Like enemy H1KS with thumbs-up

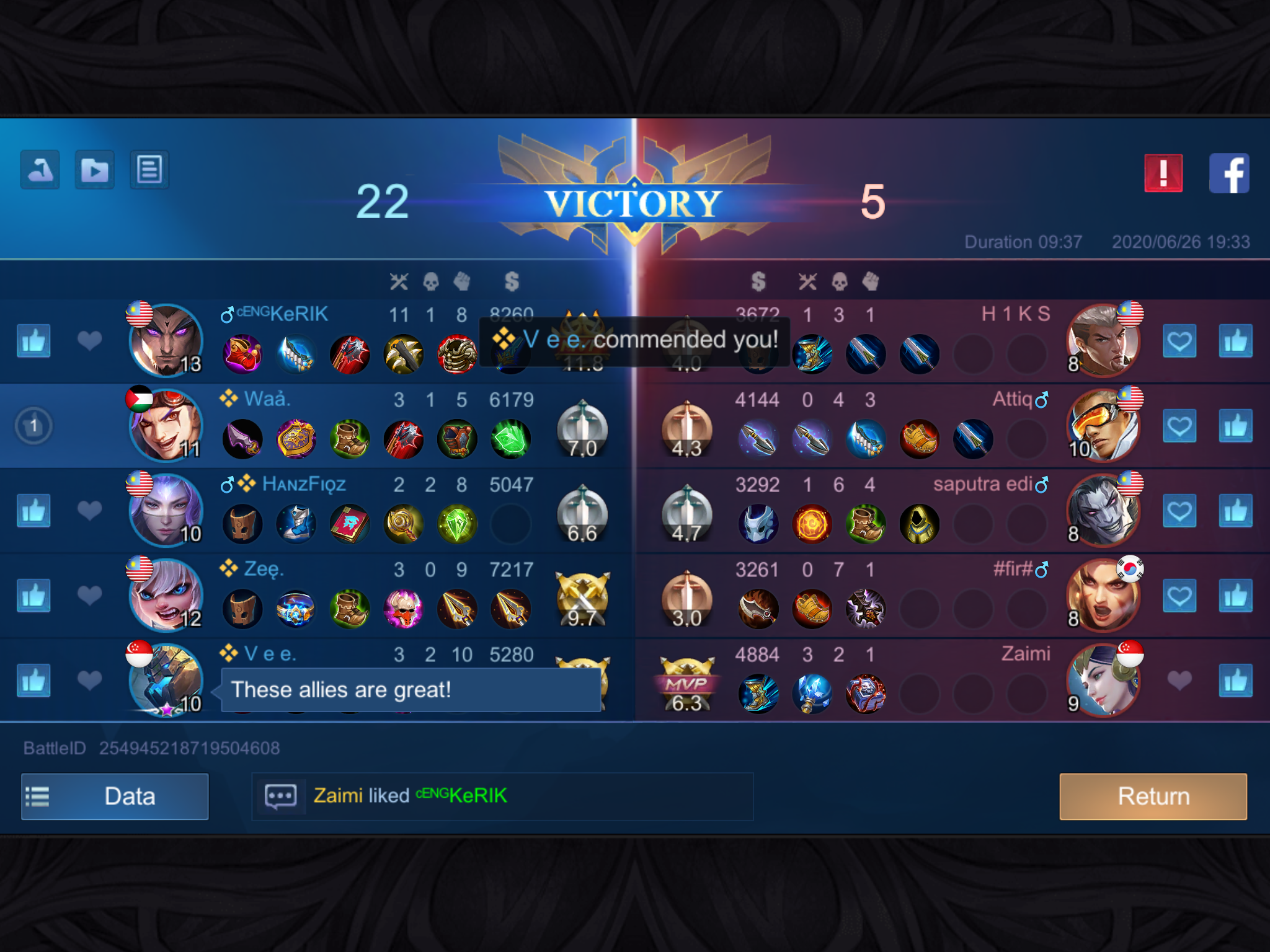point(1235,342)
